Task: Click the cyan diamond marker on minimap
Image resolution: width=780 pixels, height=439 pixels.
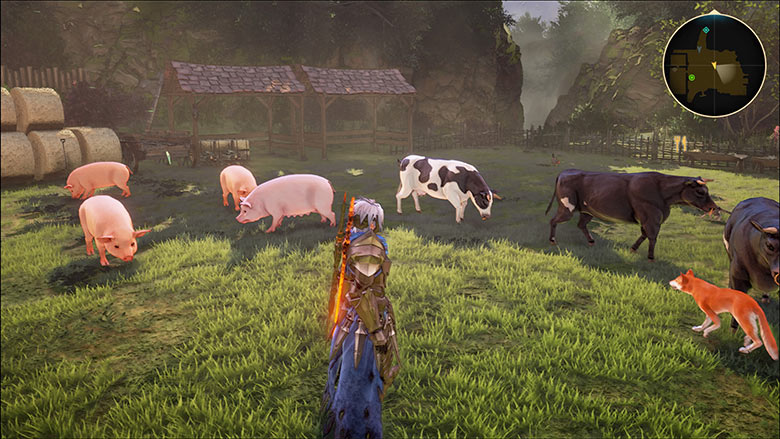Action: 706,30
